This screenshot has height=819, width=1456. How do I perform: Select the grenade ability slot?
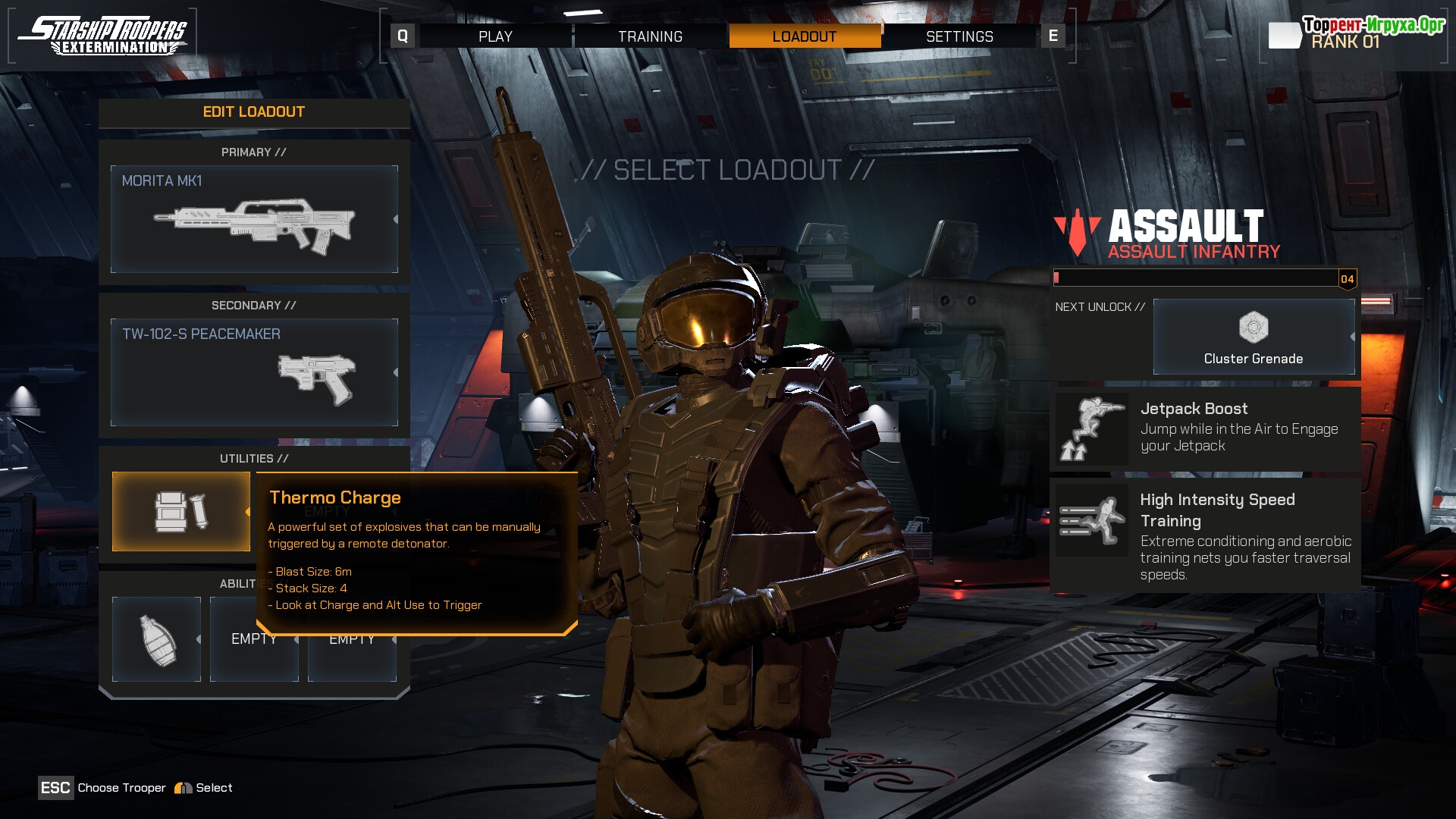click(157, 639)
